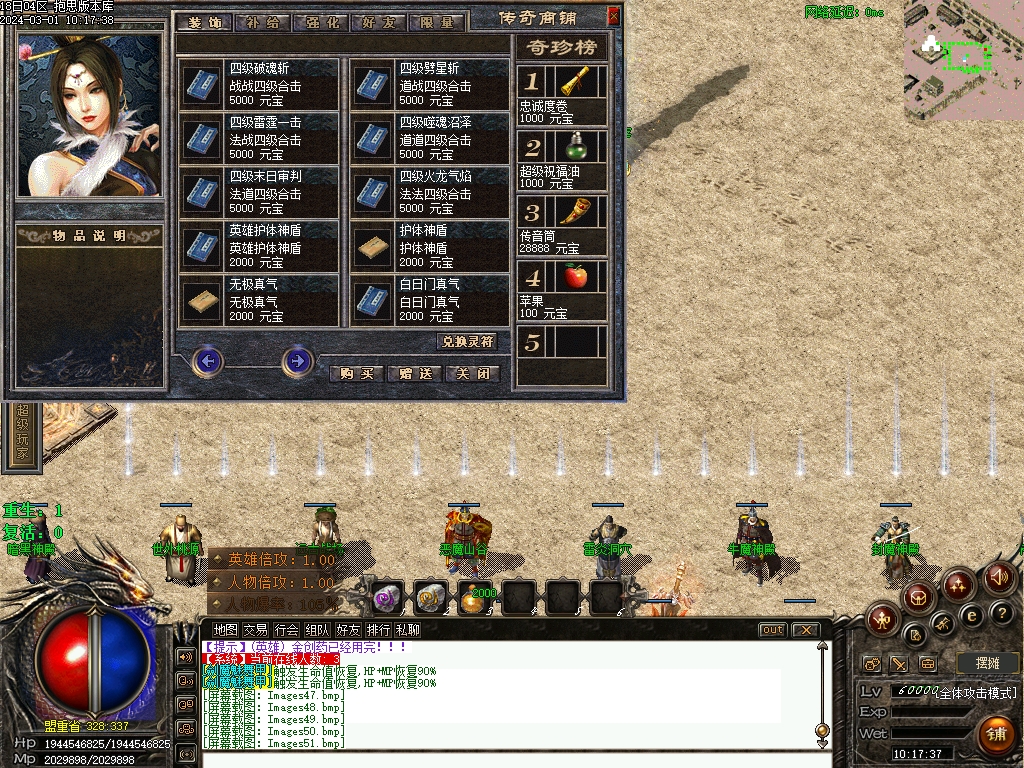Gift the item using 赠送

click(x=414, y=374)
